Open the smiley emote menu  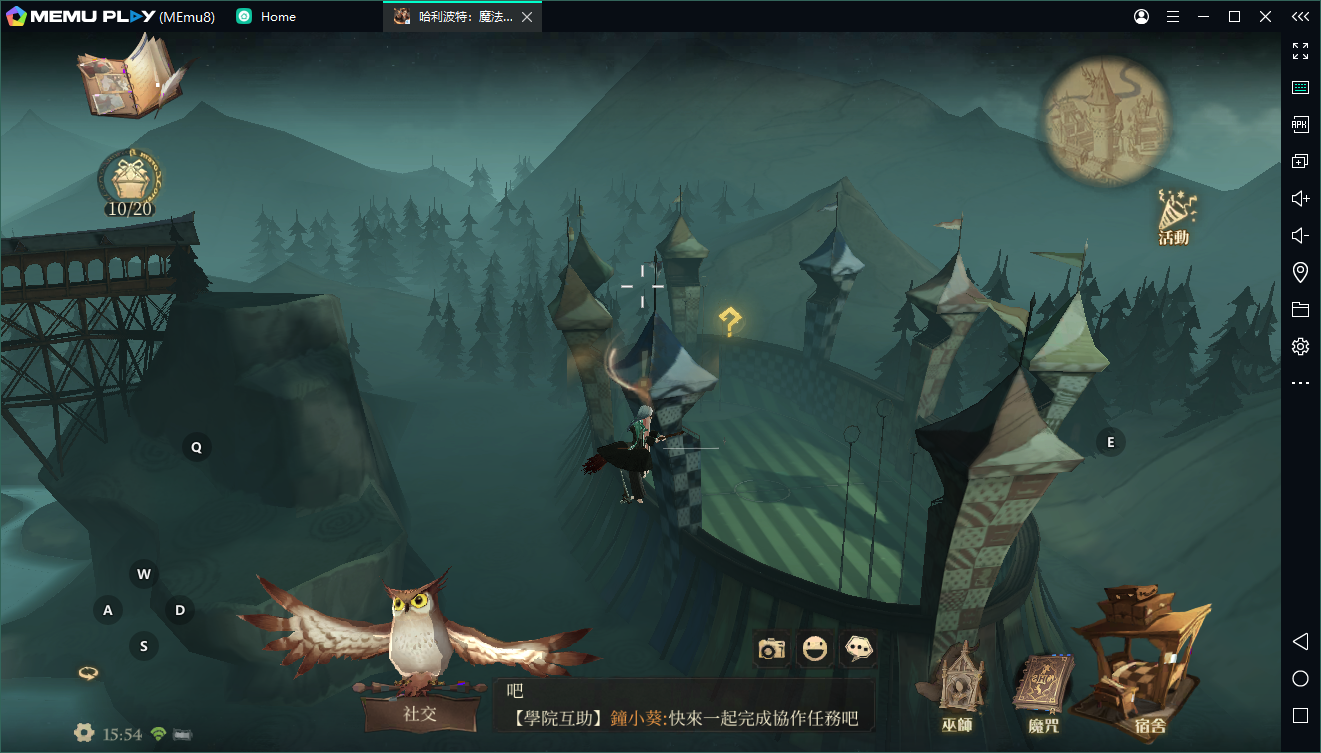pyautogui.click(x=815, y=650)
